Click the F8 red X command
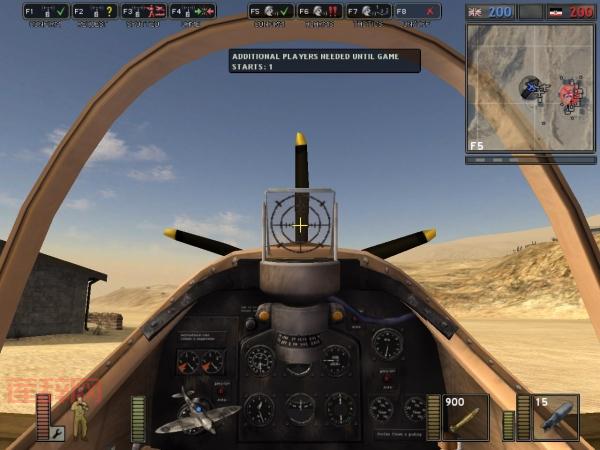The image size is (600, 450). tap(417, 11)
